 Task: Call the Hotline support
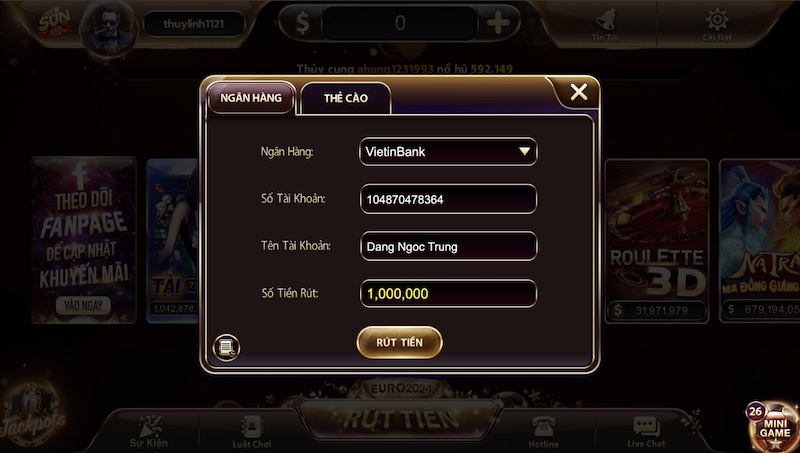[545, 429]
